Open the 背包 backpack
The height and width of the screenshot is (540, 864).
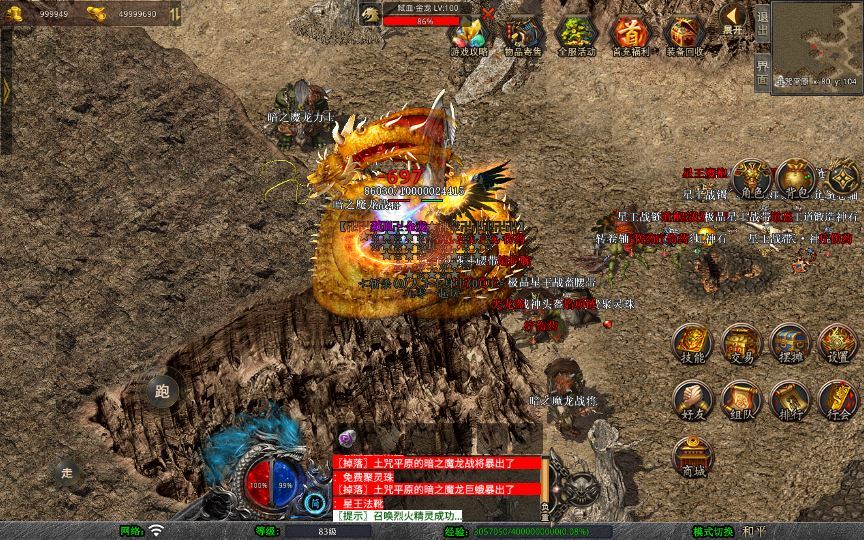coord(796,180)
